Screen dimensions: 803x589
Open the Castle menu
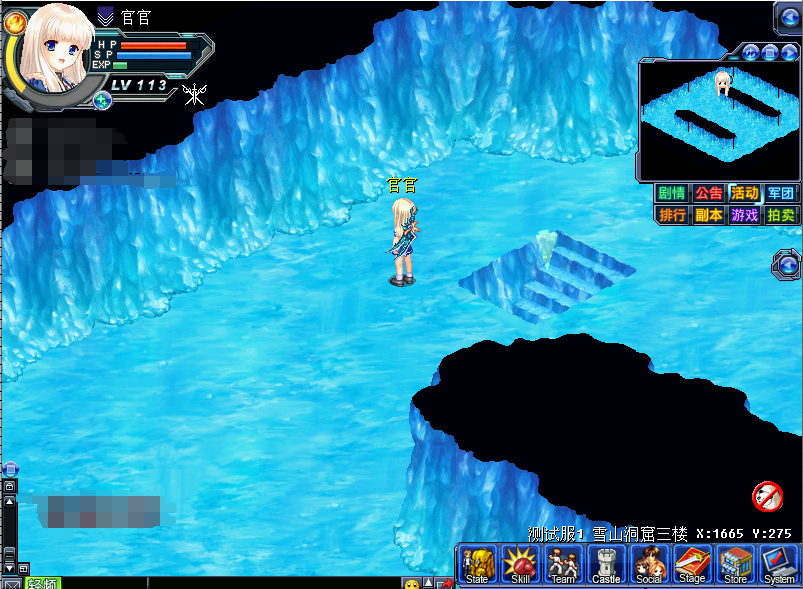pyautogui.click(x=606, y=564)
